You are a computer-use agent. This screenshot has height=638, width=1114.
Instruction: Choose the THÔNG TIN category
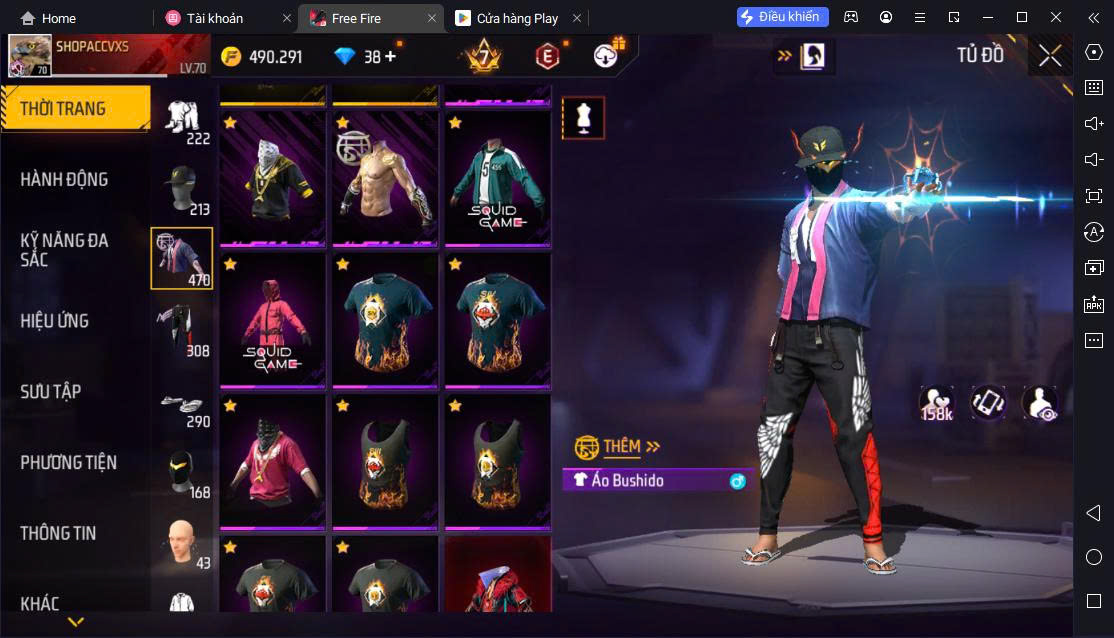[x=58, y=534]
